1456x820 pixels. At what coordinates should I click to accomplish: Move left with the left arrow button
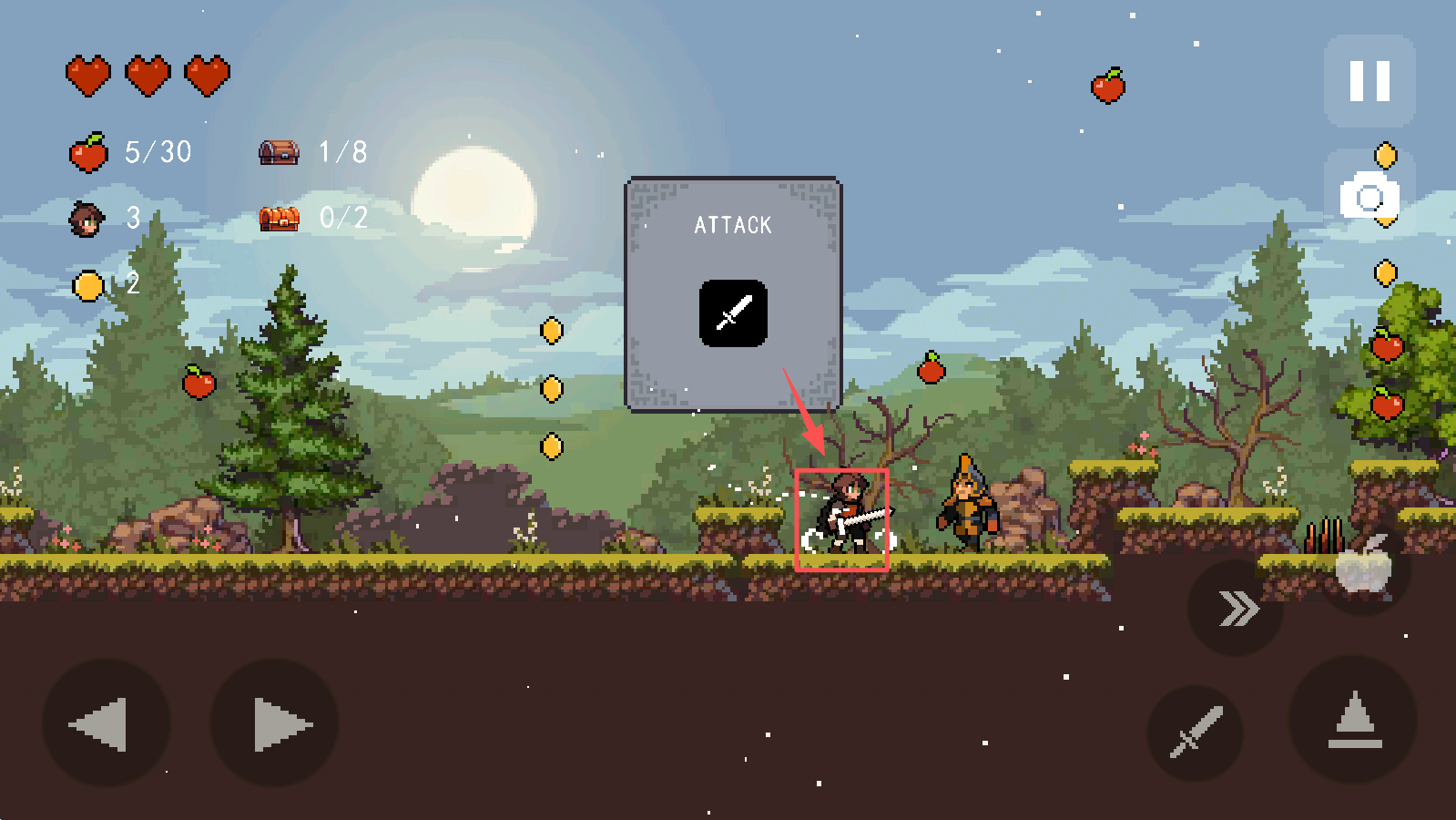pos(105,723)
